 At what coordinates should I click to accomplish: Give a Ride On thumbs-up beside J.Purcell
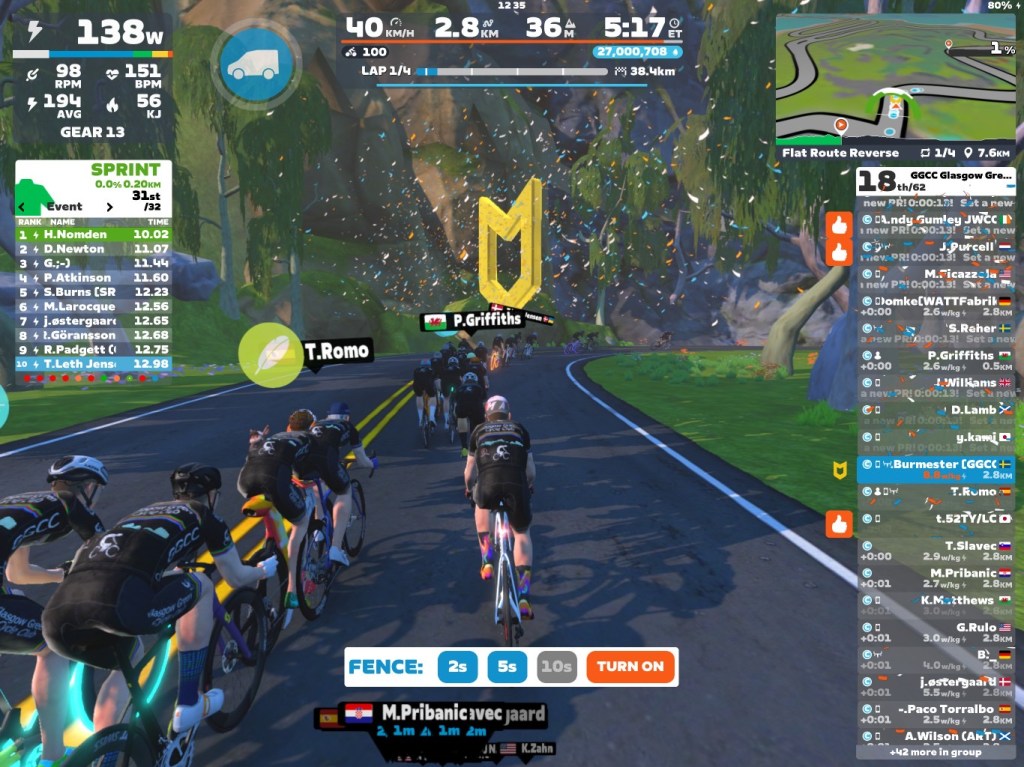click(x=838, y=252)
